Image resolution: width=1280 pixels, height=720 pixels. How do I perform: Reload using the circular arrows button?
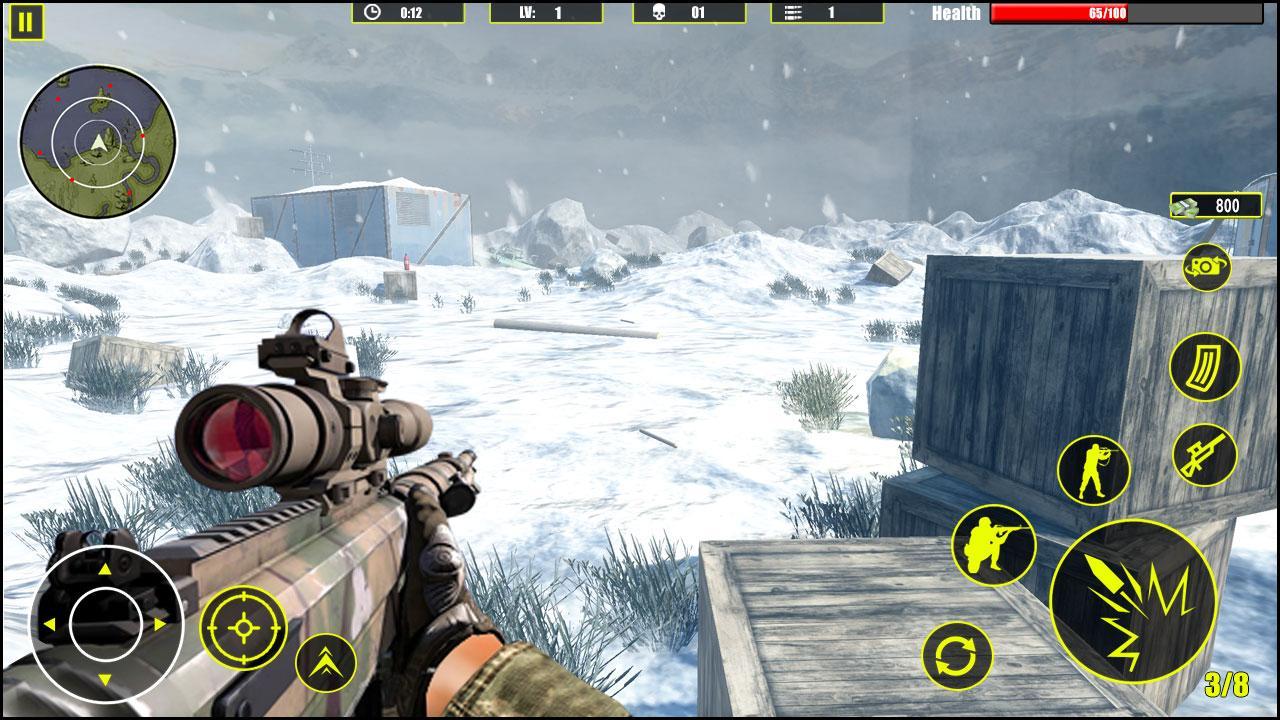(x=957, y=656)
